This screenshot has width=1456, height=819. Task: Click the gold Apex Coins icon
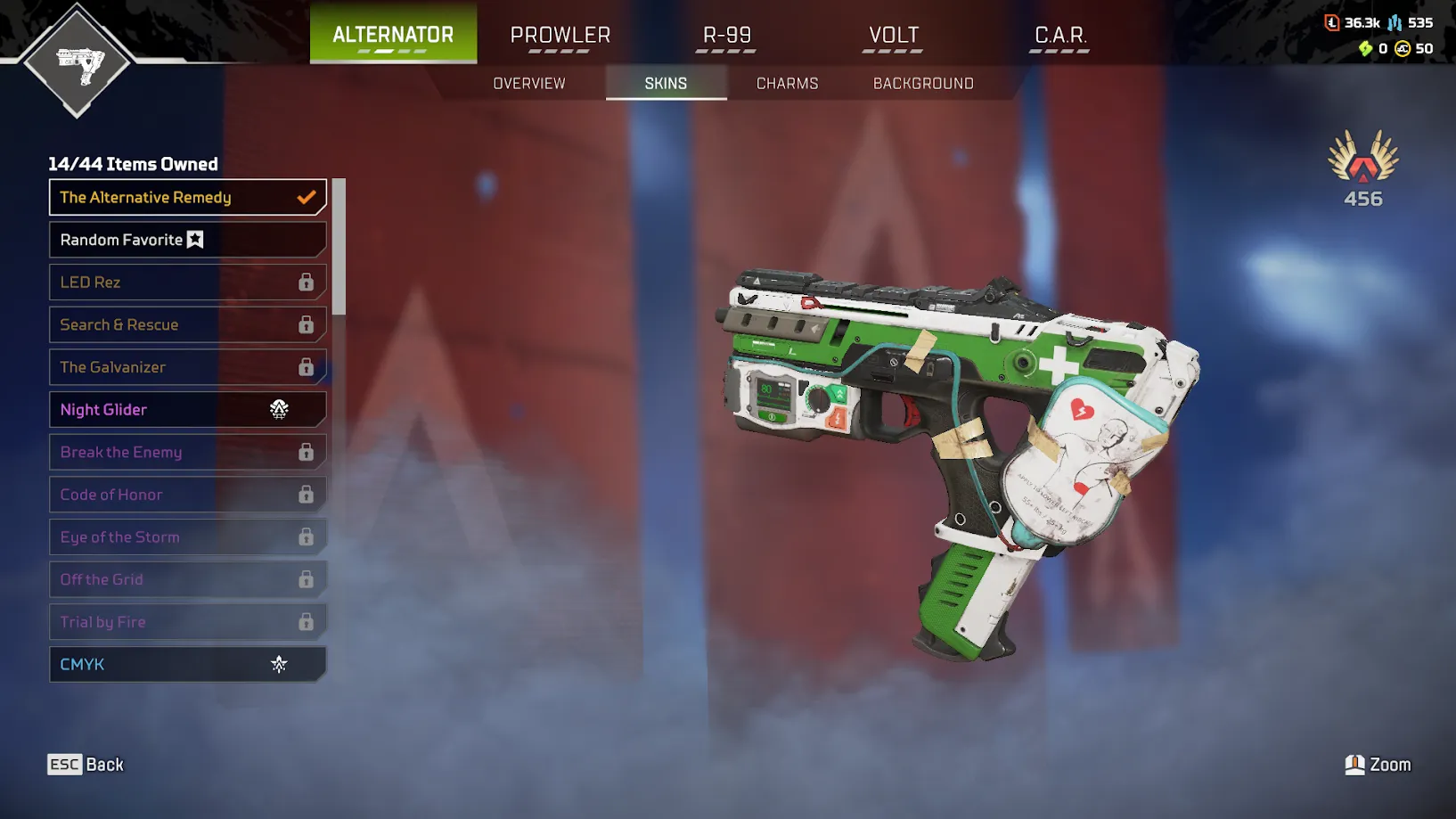[x=1403, y=49]
